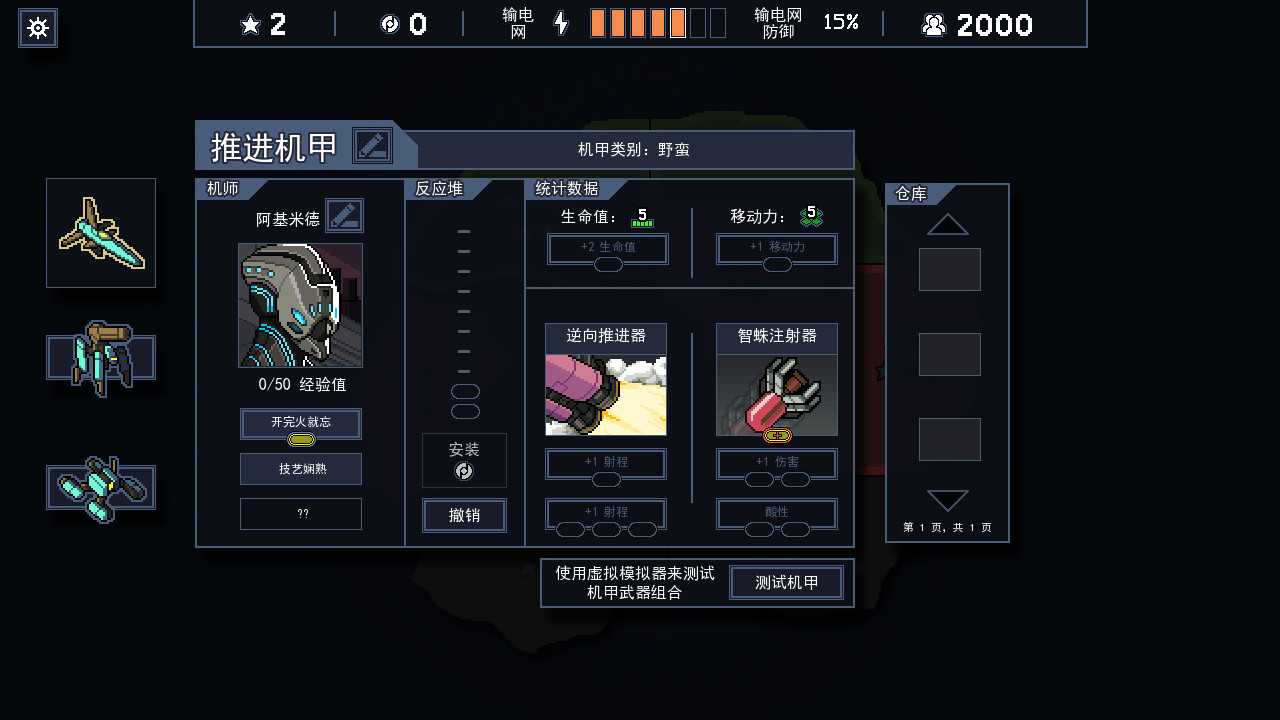This screenshot has width=1280, height=720.
Task: Select the 统计数据 panel tab
Action: click(567, 188)
